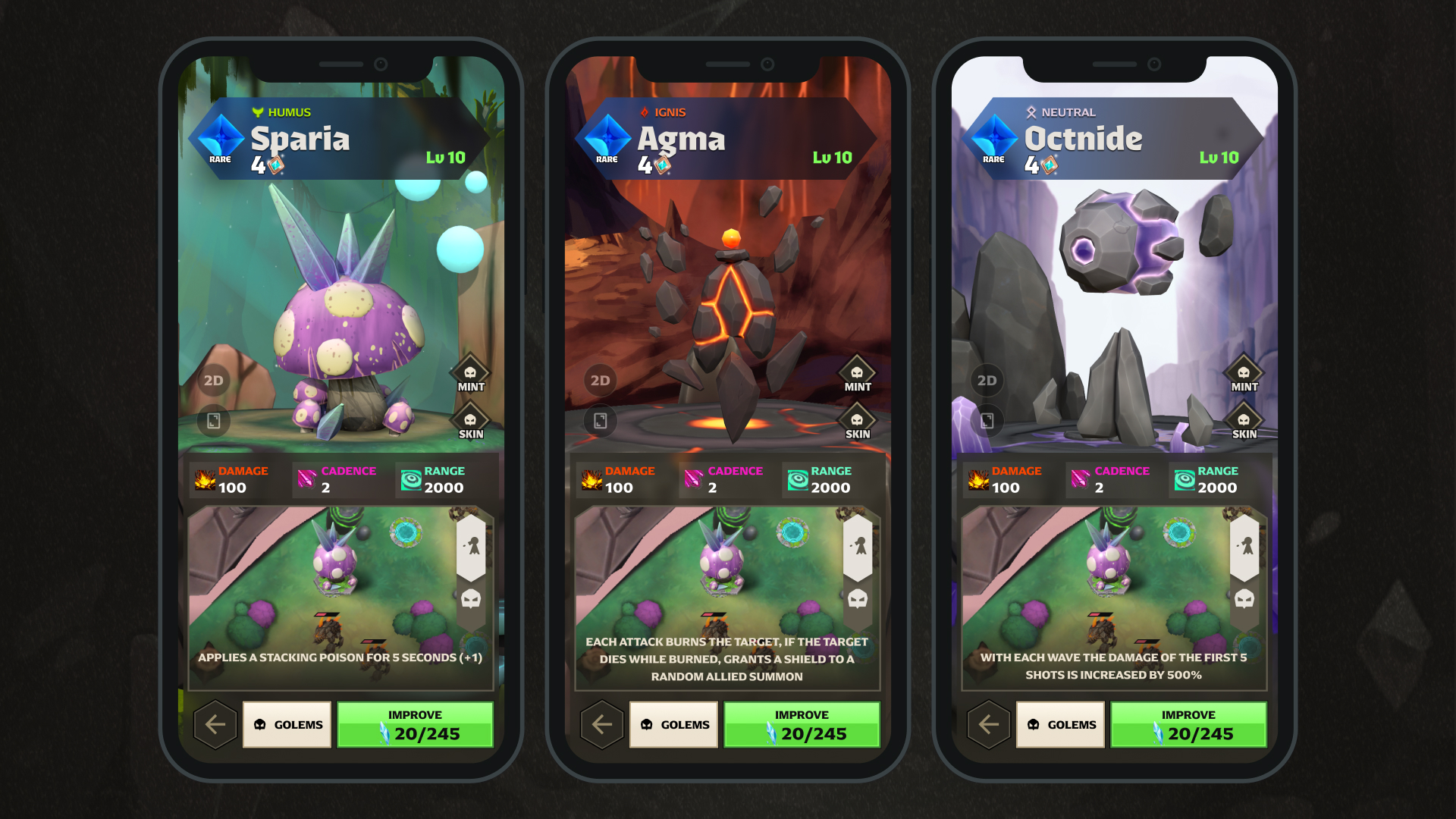Switch Agma to 2D view
Image resolution: width=1456 pixels, height=819 pixels.
click(x=600, y=381)
